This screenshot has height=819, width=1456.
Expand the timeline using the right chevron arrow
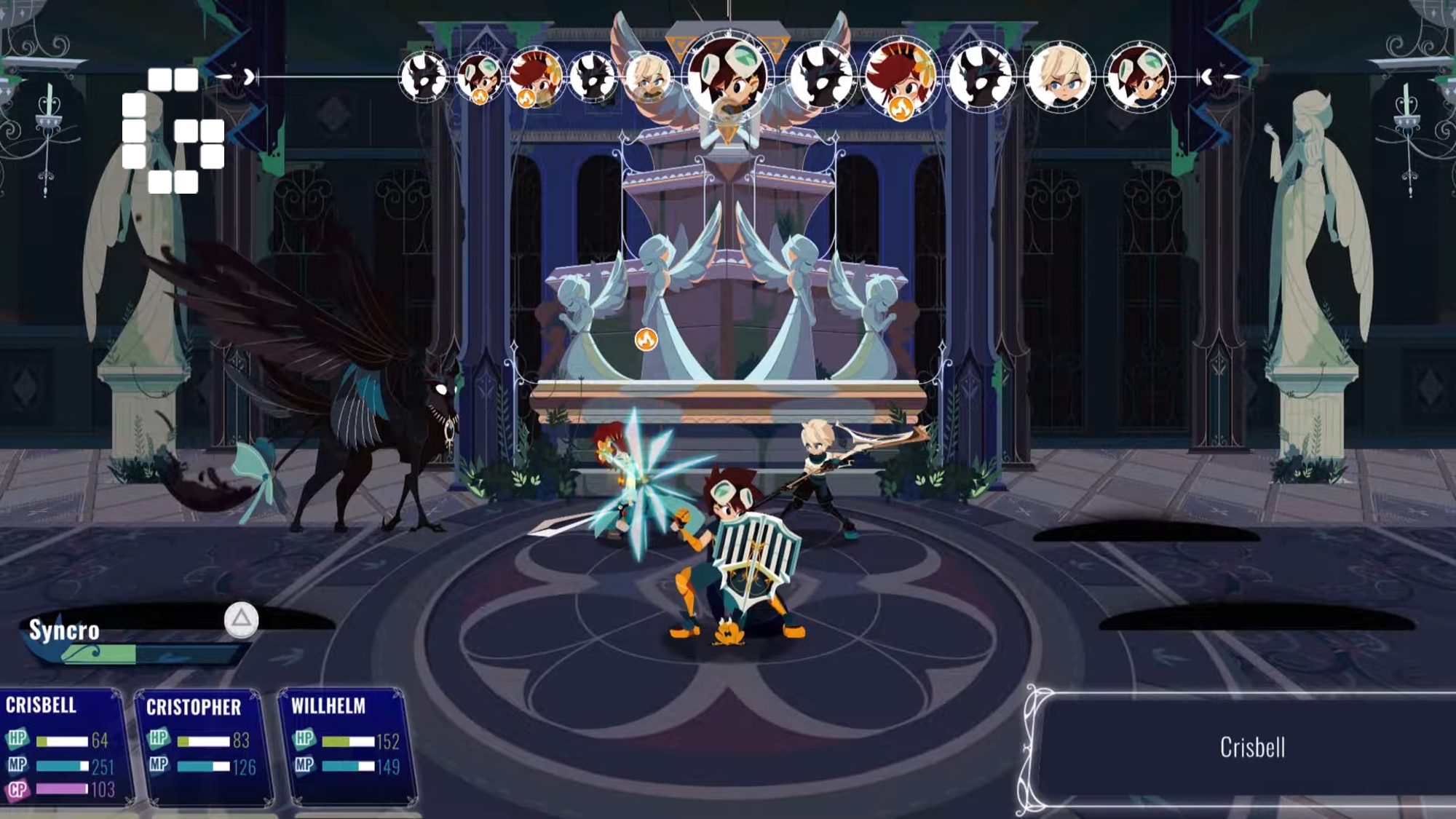click(x=1207, y=76)
